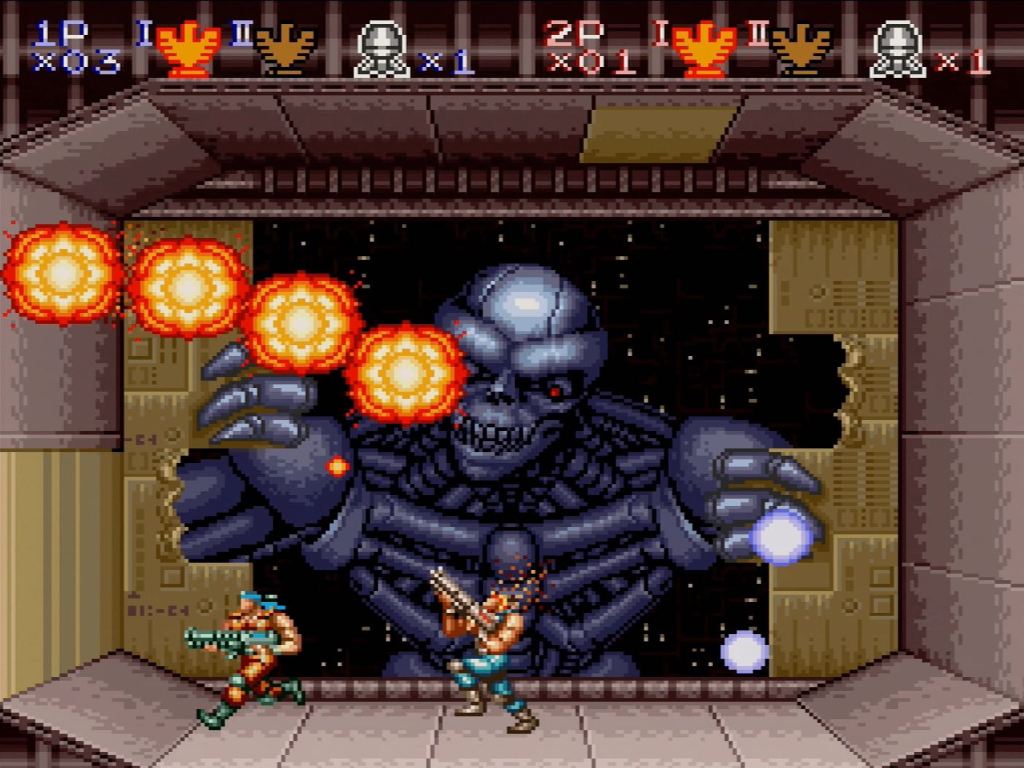Select player 1's highlighted weapon slot I eagle

[x=188, y=50]
